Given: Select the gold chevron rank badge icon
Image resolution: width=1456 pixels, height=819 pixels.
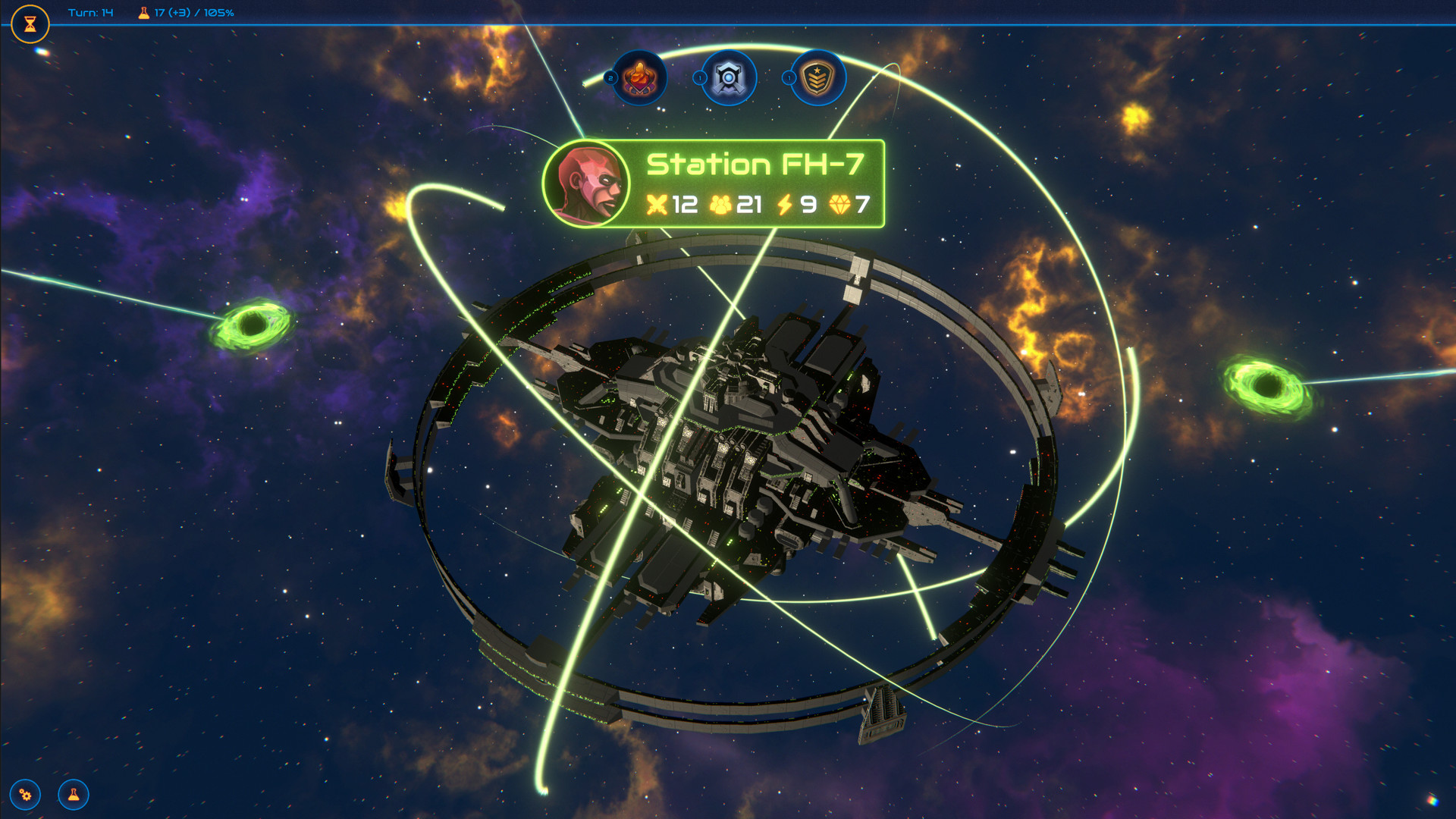Looking at the screenshot, I should click(x=818, y=77).
